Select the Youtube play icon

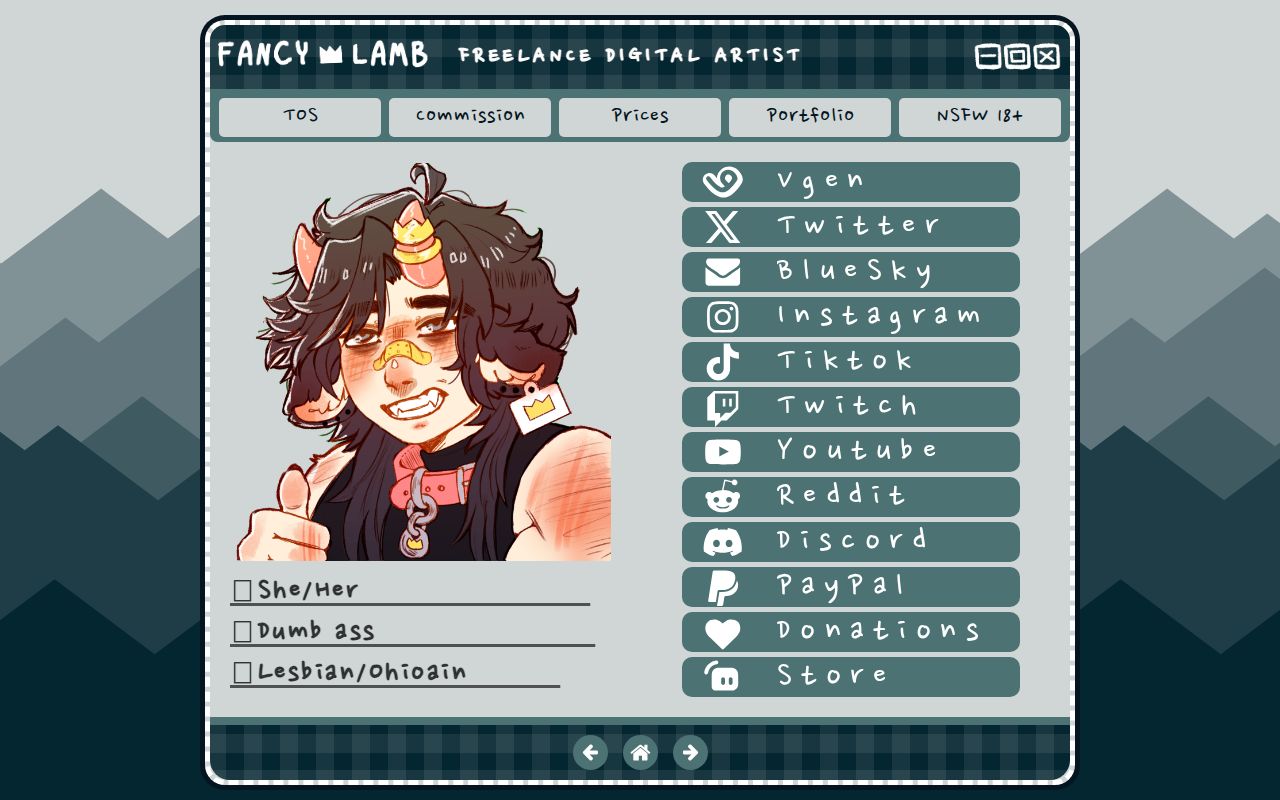point(723,451)
